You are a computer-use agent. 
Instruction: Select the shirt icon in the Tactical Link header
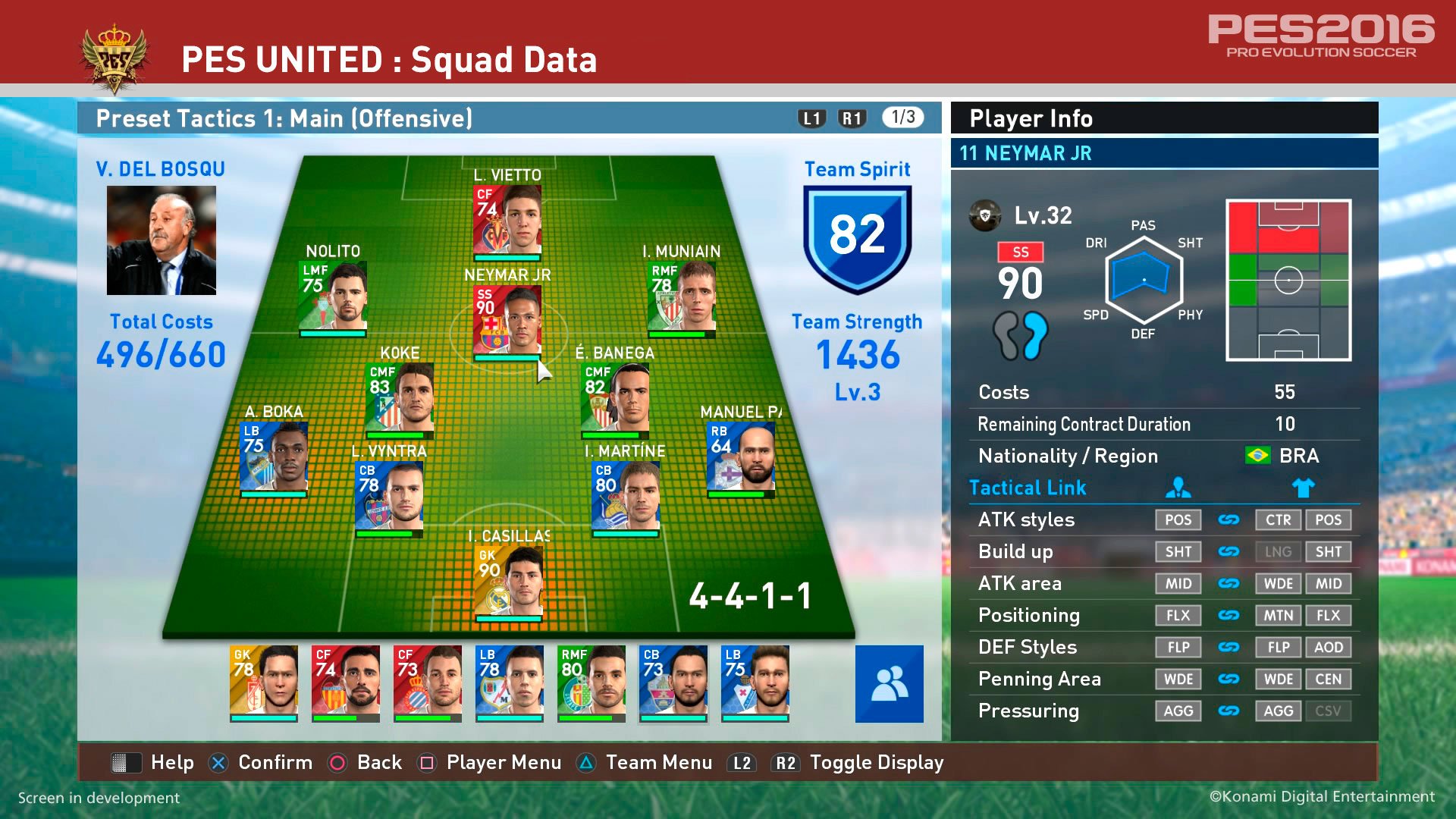1304,488
